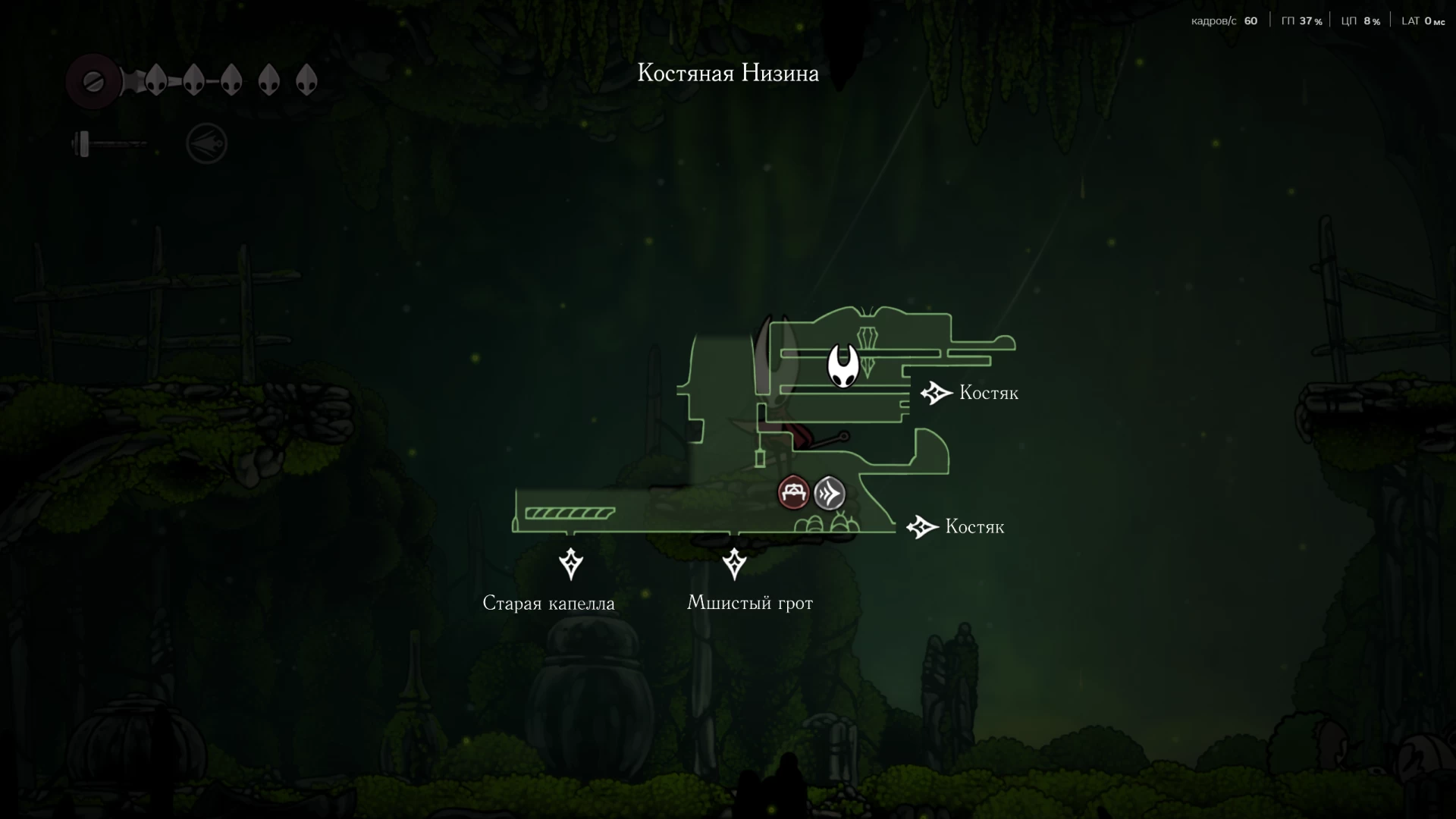Select the Мшистый грот exit marker
Viewport: 1456px width, 819px height.
pyautogui.click(x=734, y=563)
